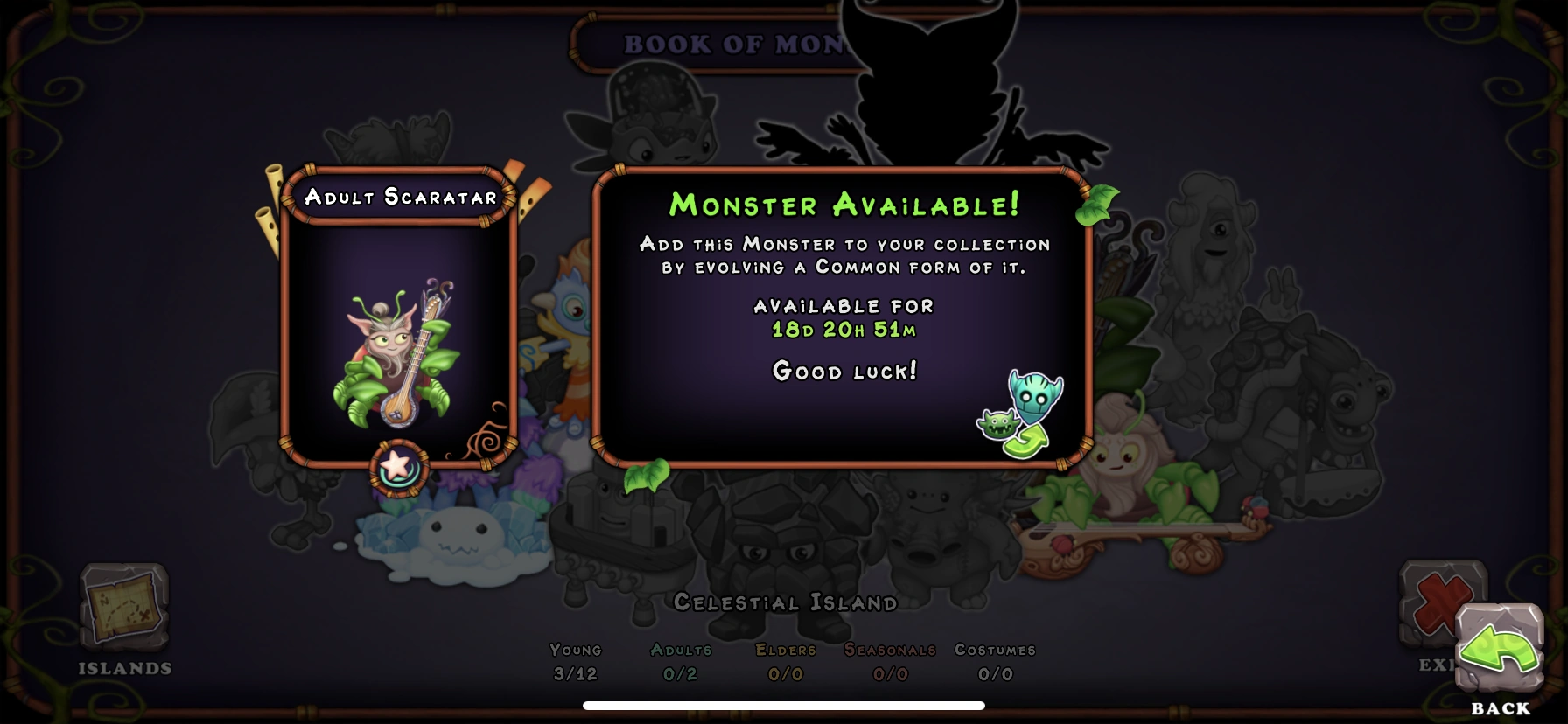Open the Young category showing 3/12
This screenshot has height=724, width=1568.
(575, 663)
